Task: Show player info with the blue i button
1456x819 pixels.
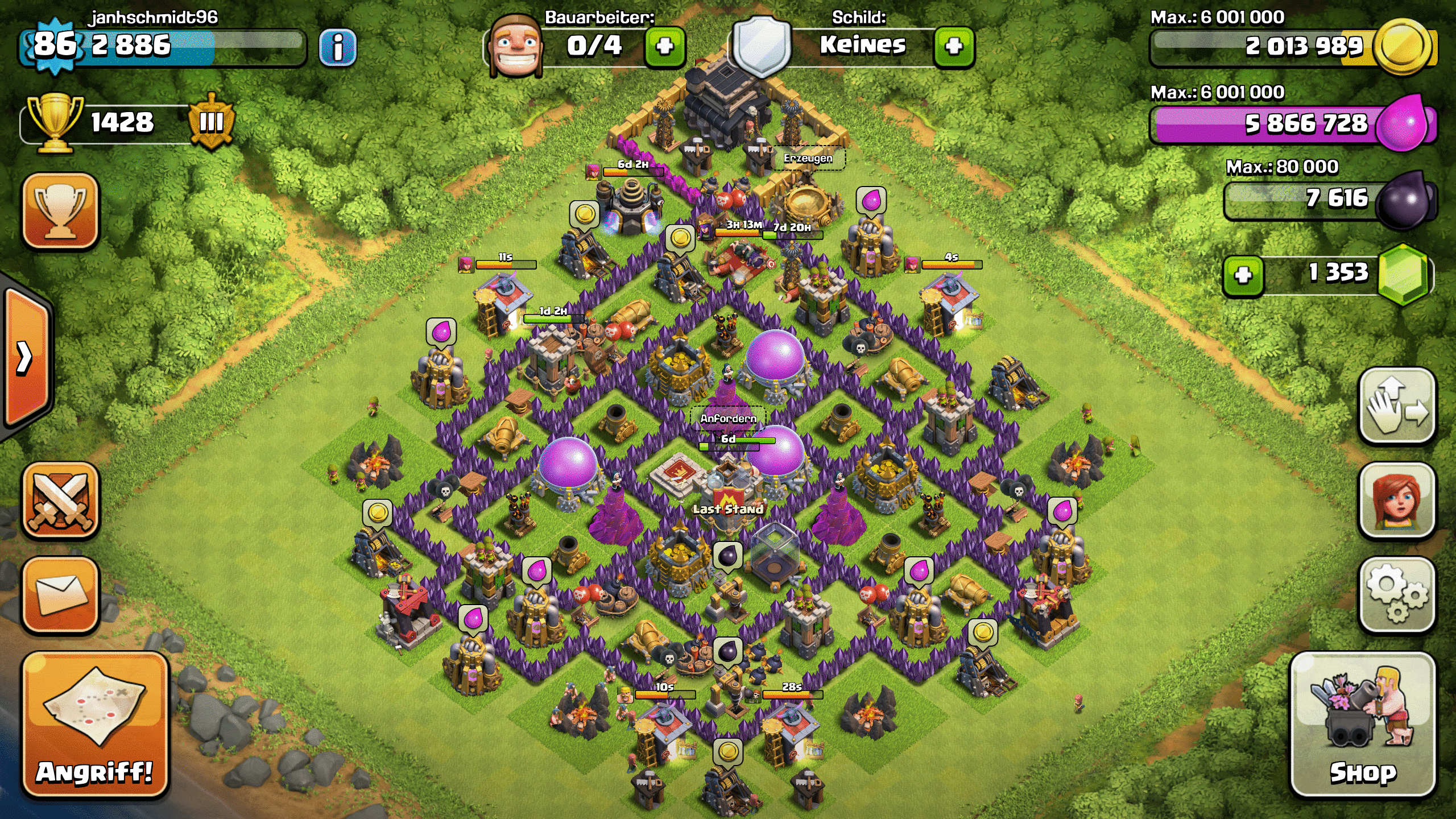Action: pos(338,47)
